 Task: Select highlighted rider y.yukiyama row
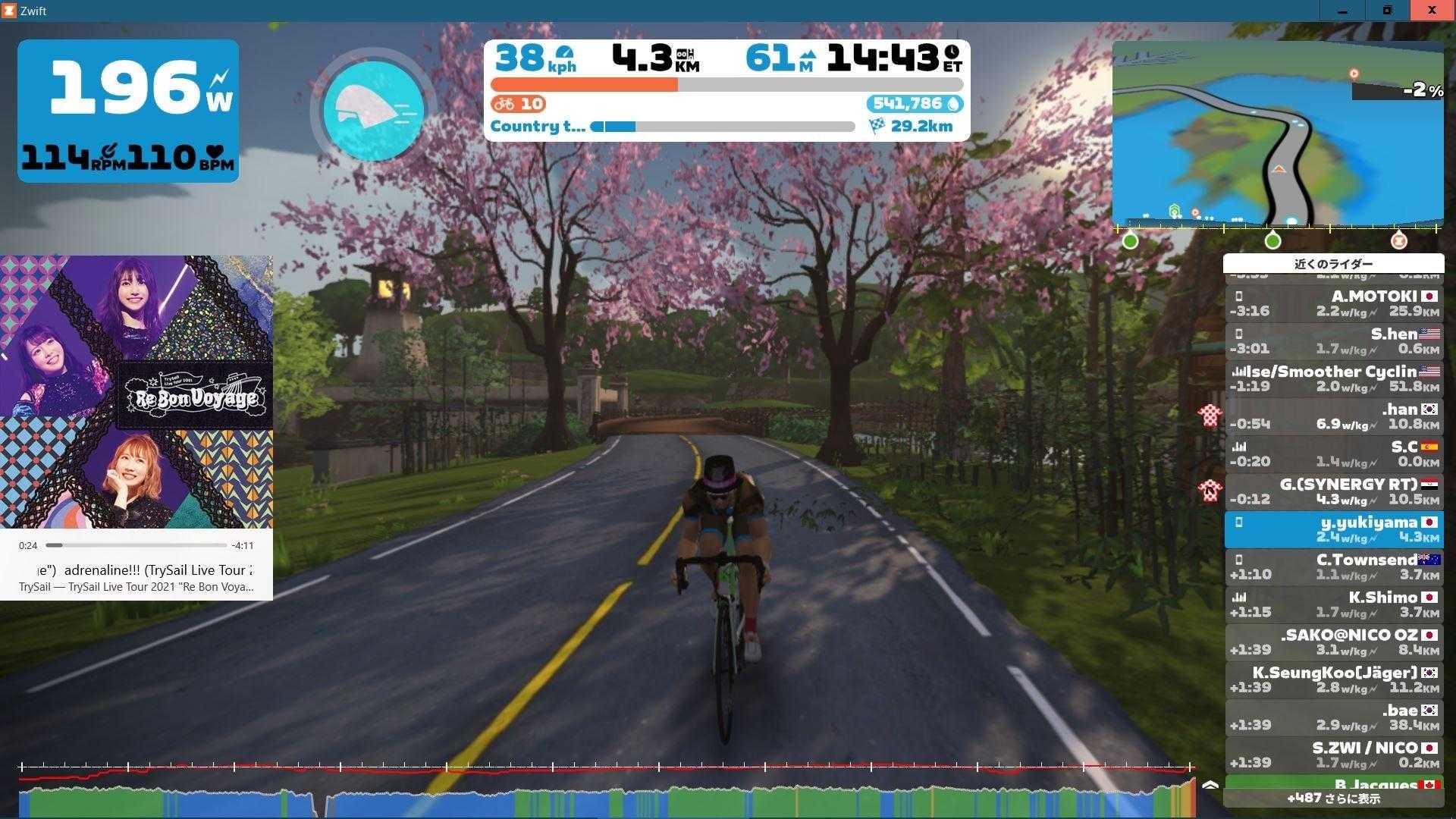click(x=1334, y=529)
